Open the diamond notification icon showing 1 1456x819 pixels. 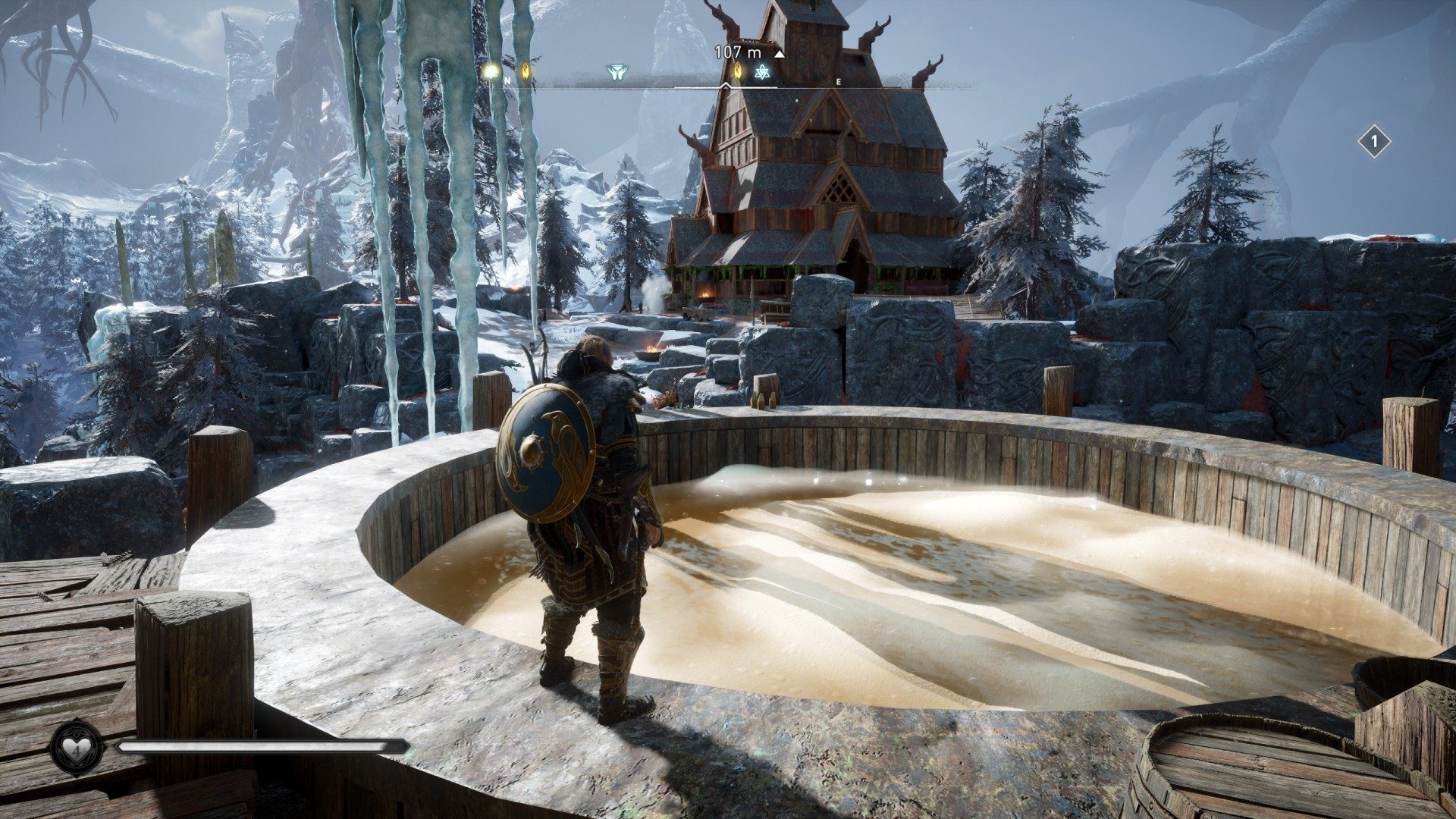click(x=1374, y=143)
